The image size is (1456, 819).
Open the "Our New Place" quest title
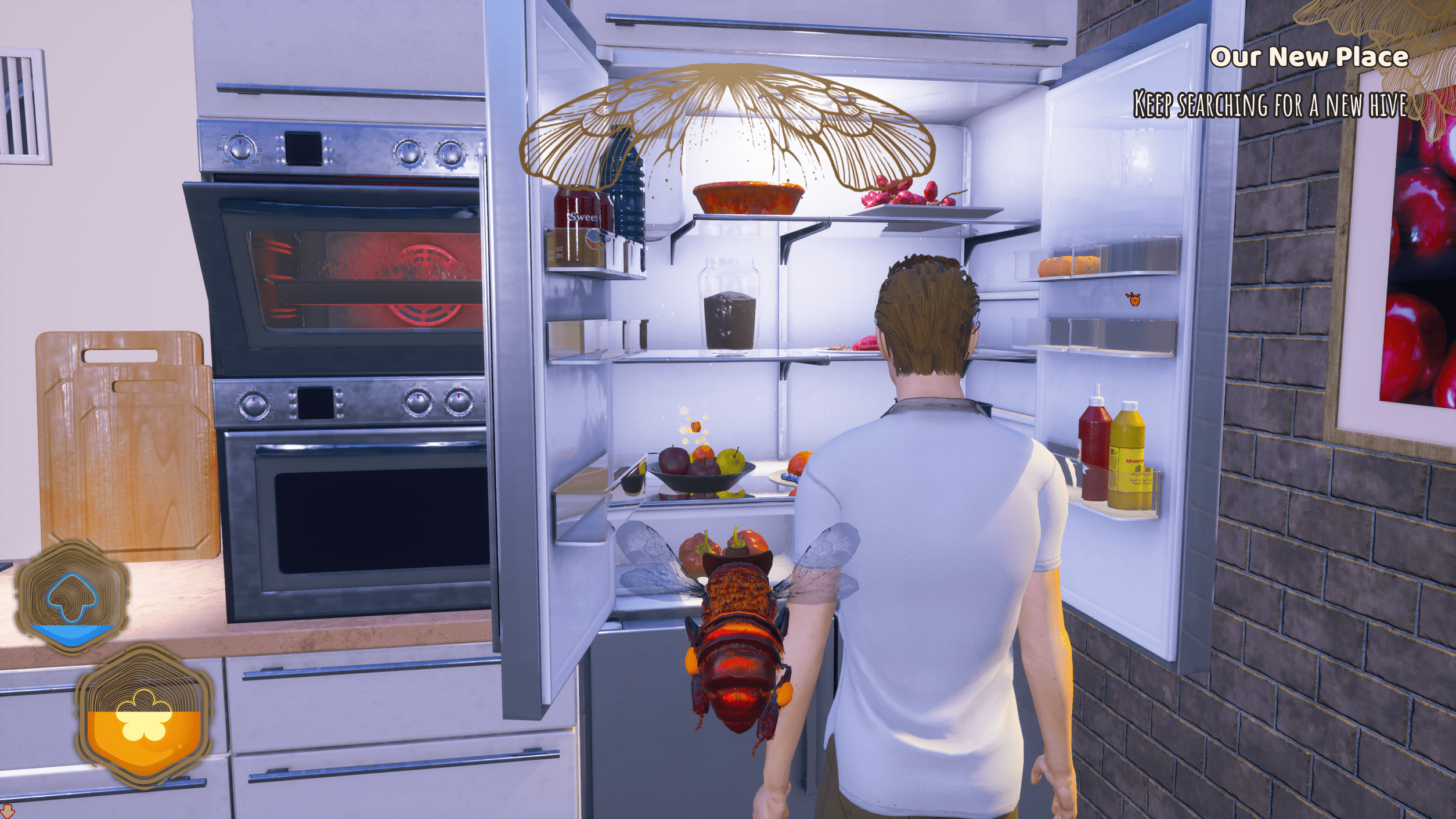coord(1309,58)
